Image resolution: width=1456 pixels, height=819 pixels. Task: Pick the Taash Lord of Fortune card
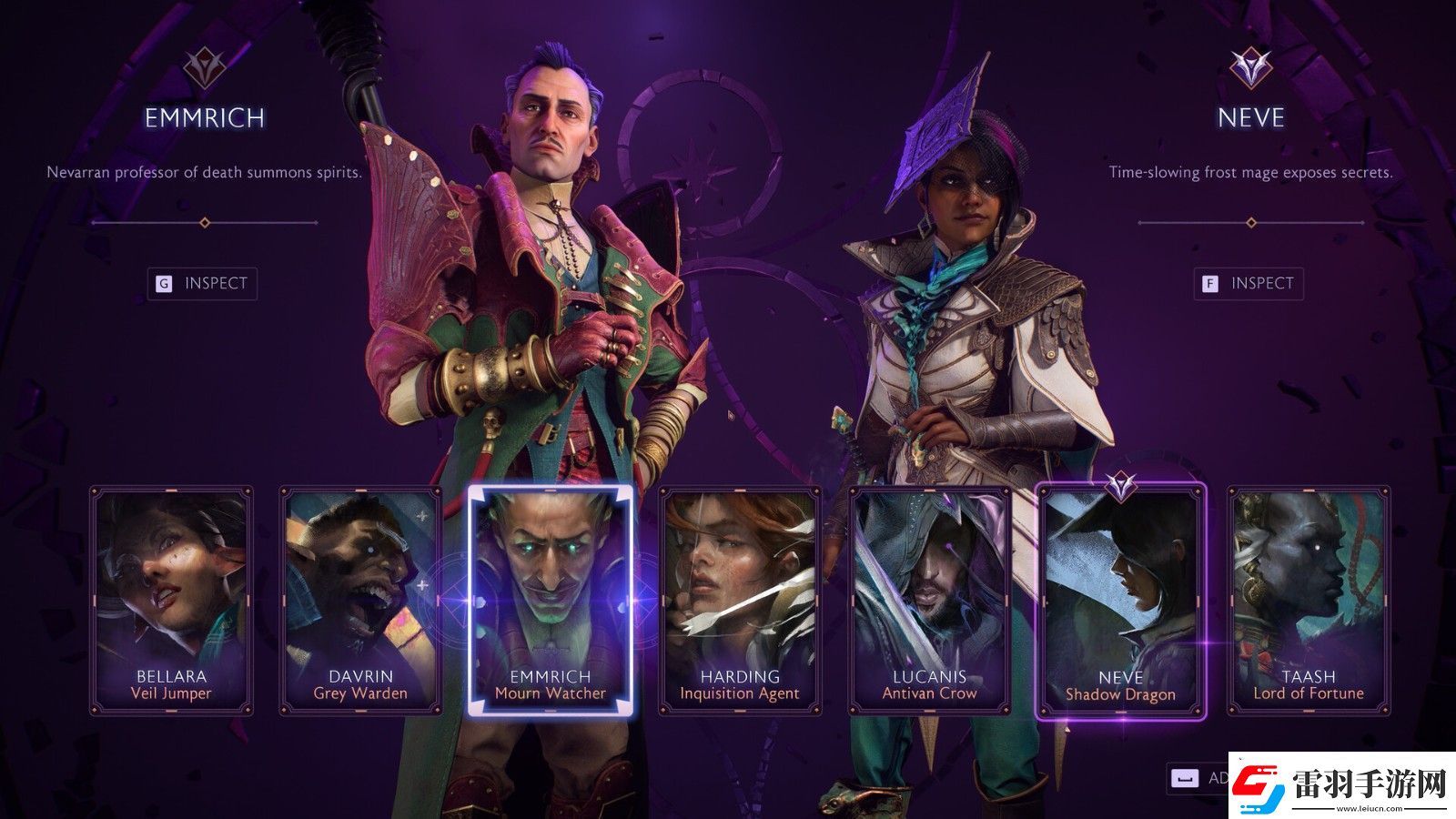[1309, 601]
